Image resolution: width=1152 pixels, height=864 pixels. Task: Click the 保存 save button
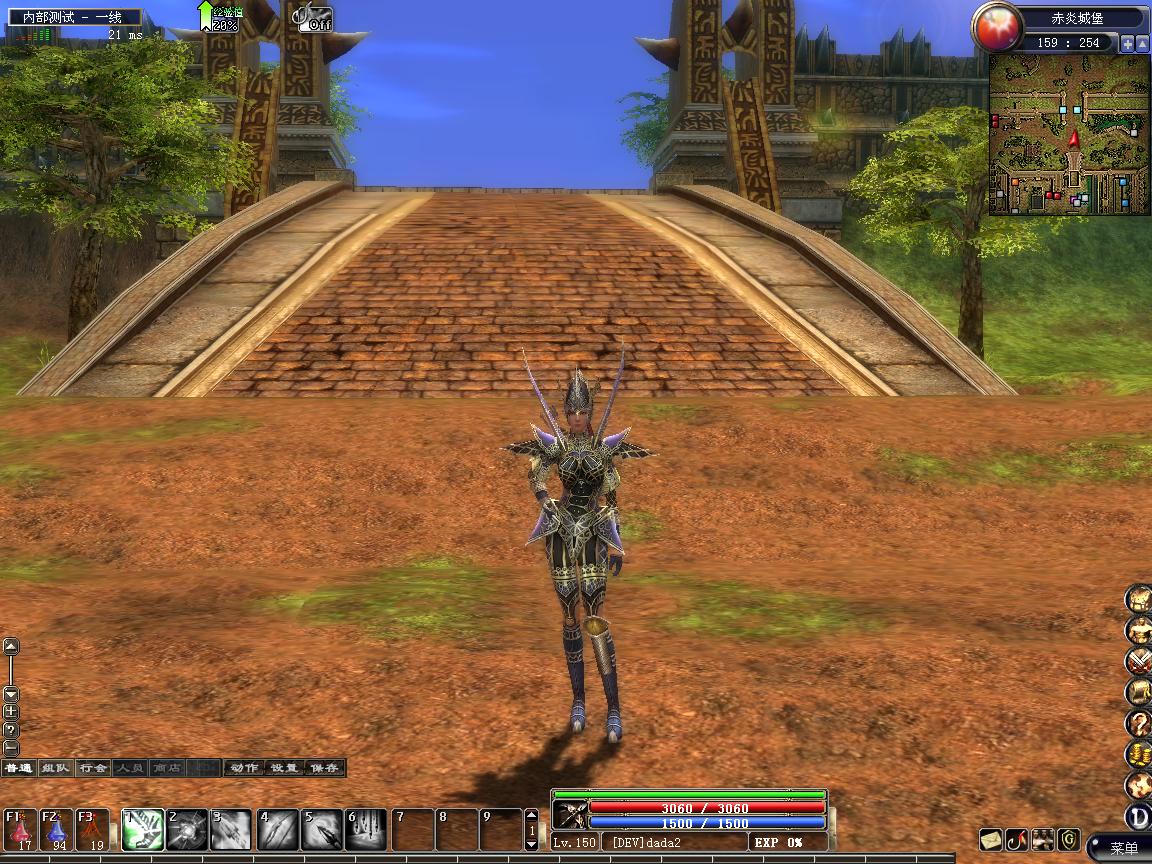coord(324,768)
